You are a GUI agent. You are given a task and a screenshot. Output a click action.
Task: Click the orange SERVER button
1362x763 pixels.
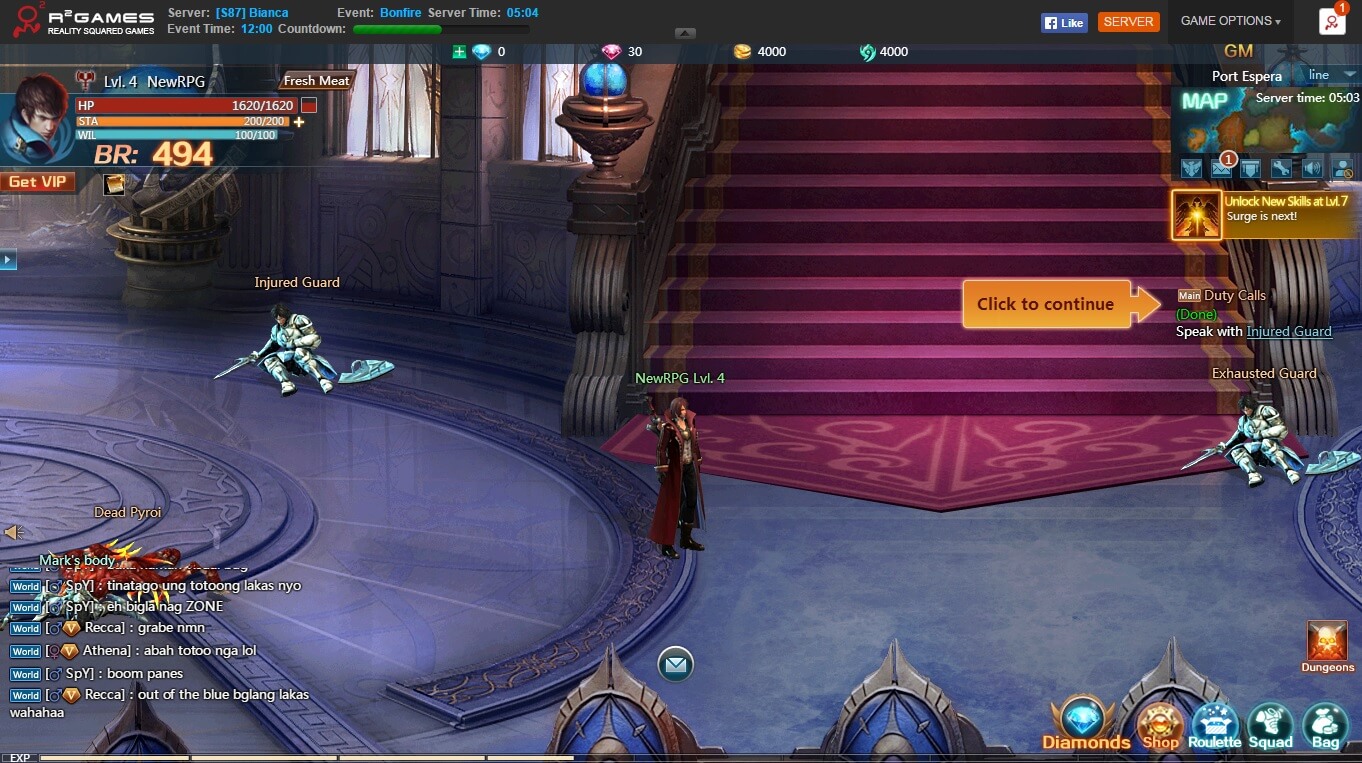pyautogui.click(x=1128, y=22)
